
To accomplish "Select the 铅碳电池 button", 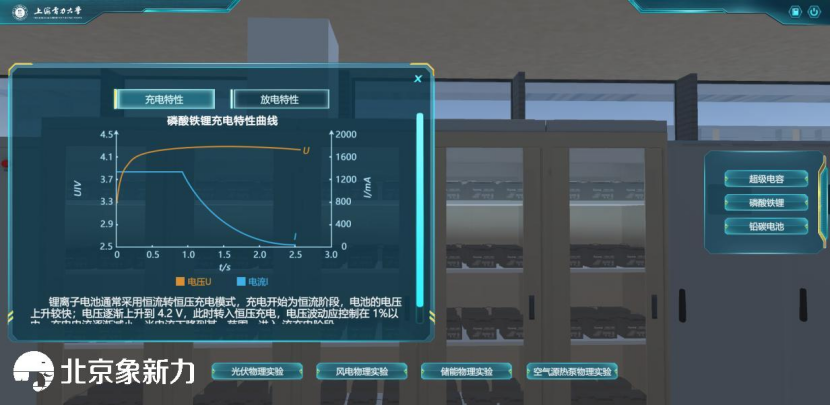I will coord(766,226).
